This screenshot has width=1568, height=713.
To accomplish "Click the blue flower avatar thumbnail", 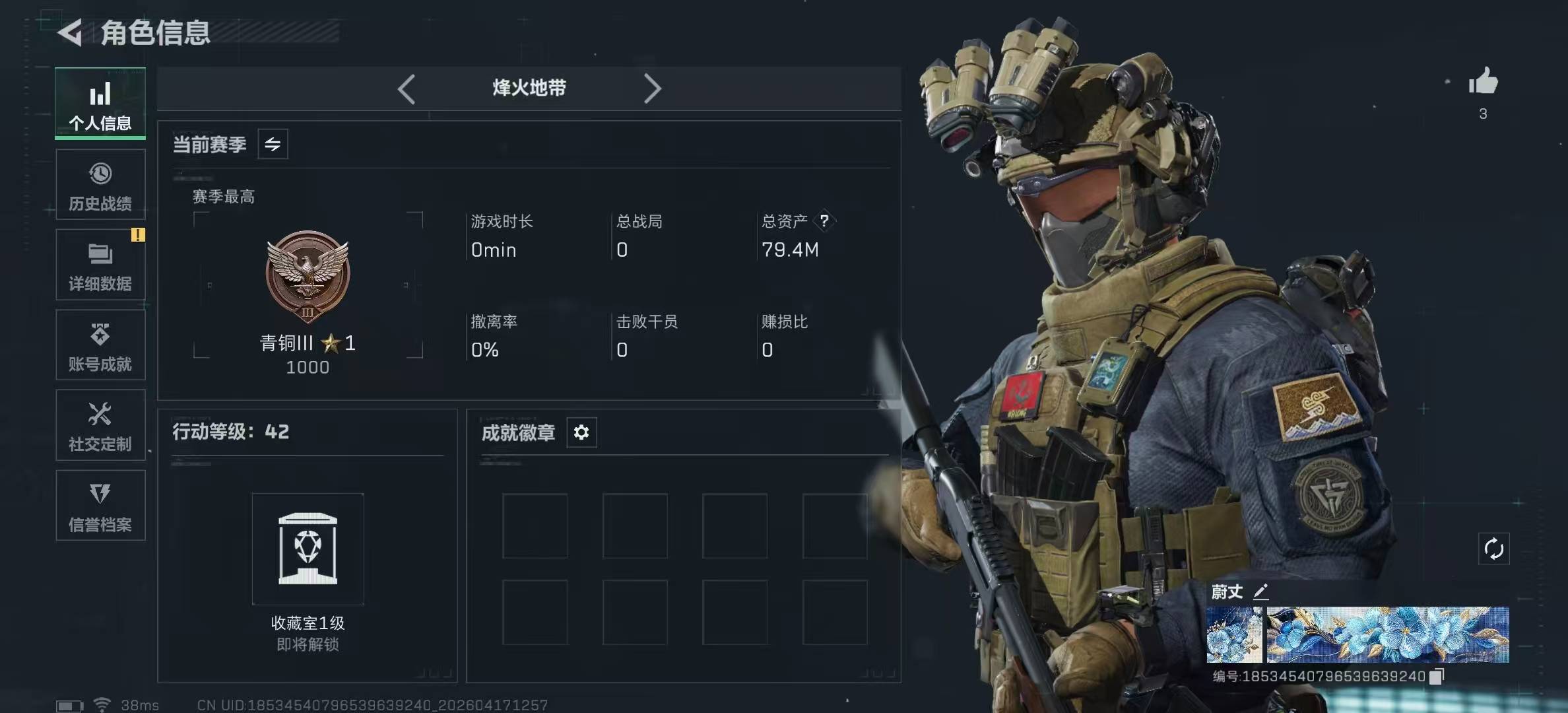I will 1234,634.
